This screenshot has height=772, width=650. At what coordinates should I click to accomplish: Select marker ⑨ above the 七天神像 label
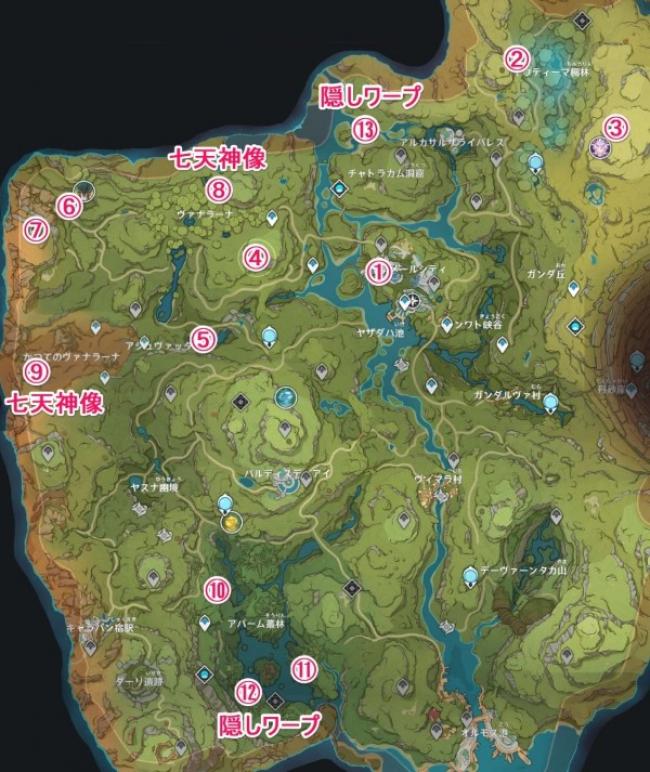tap(36, 372)
